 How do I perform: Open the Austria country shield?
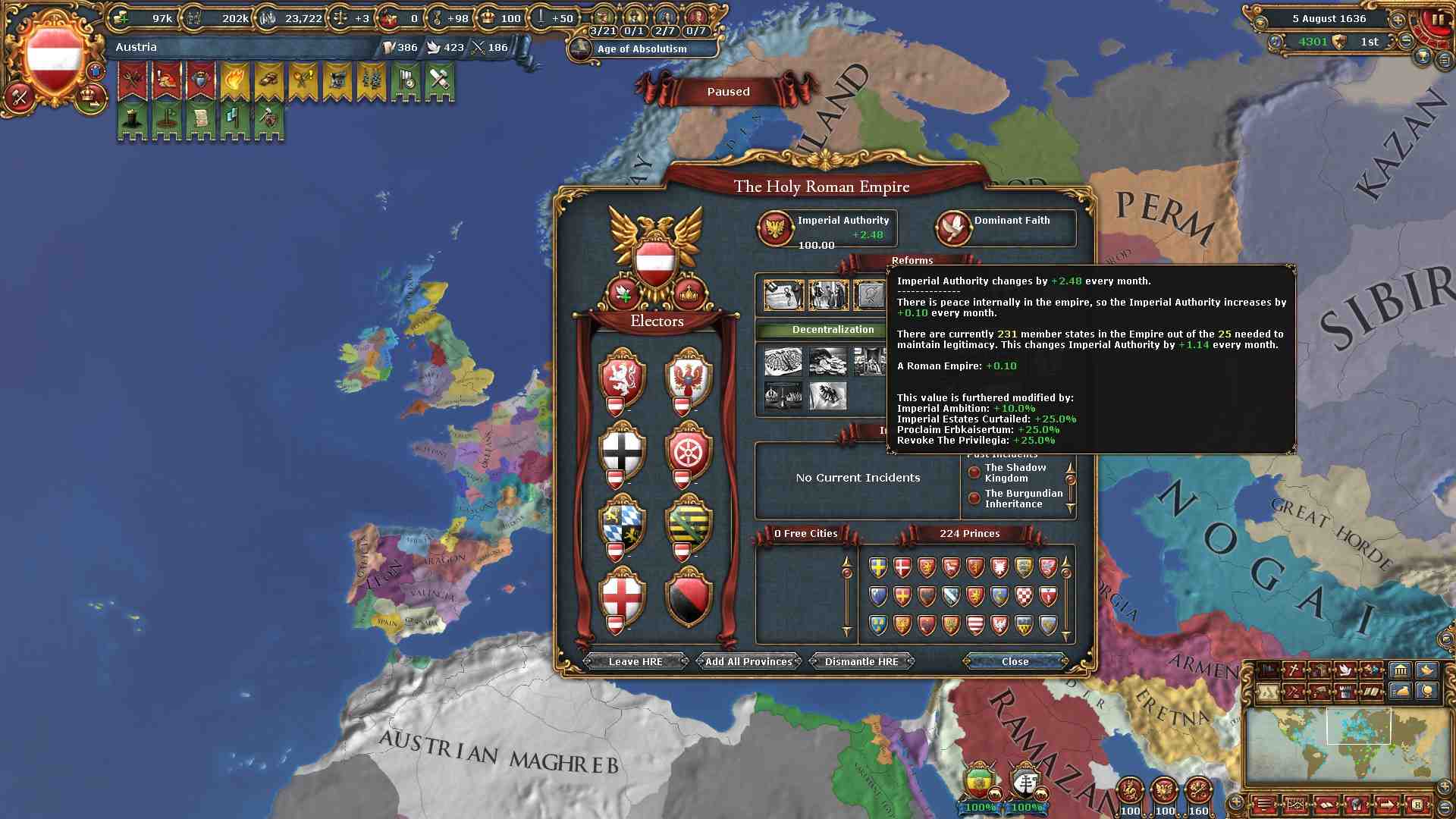(54, 59)
